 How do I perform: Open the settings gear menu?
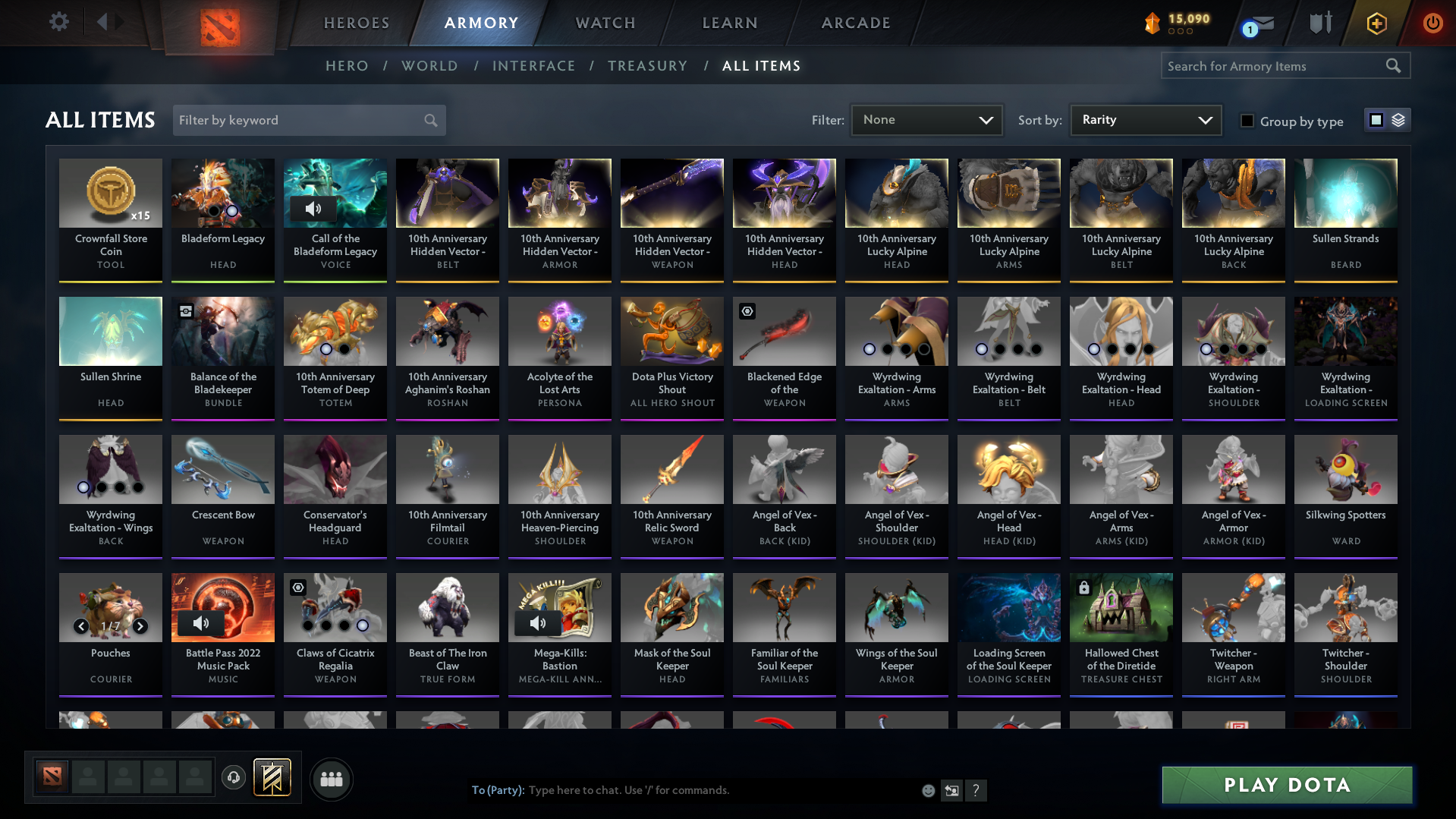[58, 22]
